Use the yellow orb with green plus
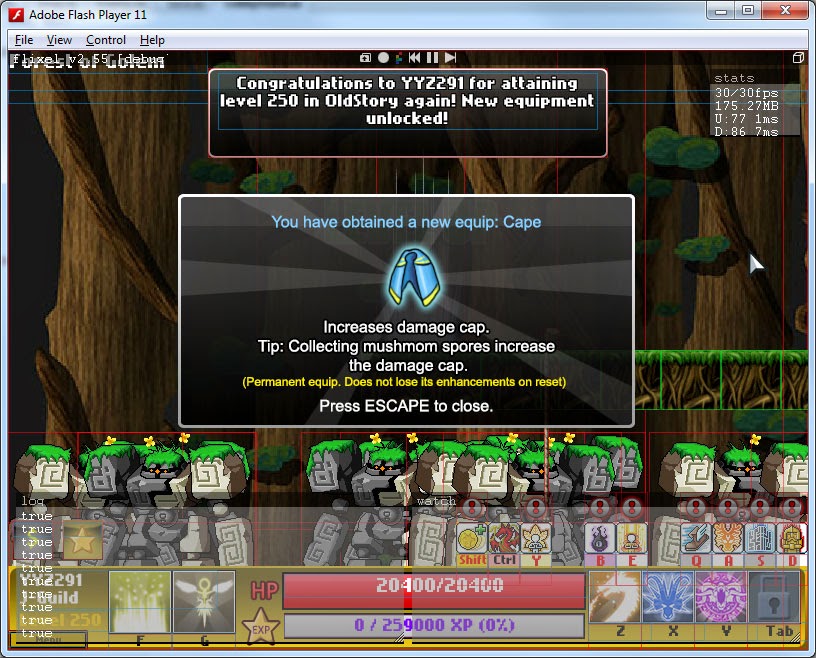This screenshot has width=816, height=658. 471,538
